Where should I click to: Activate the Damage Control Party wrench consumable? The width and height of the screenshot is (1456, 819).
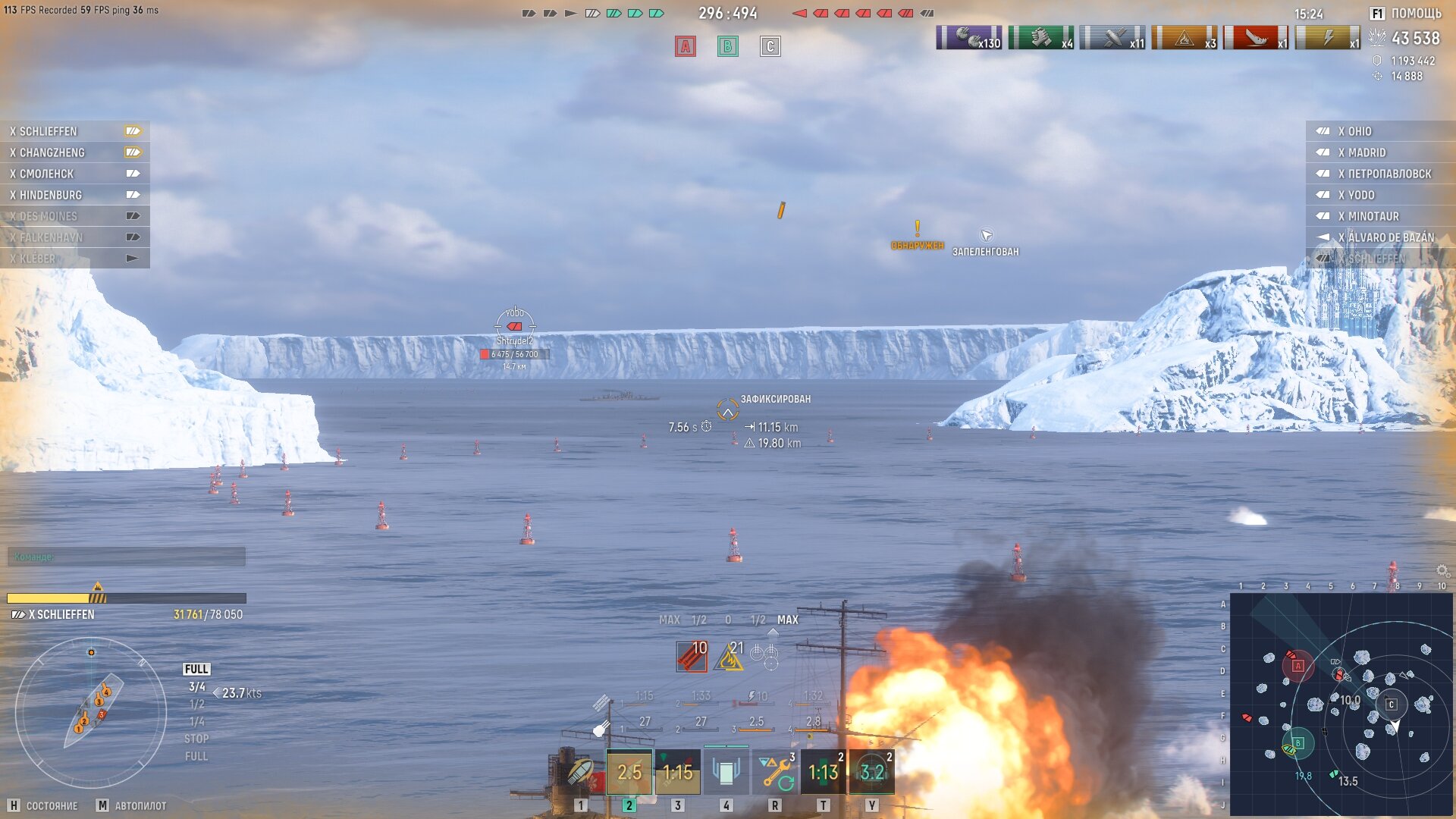(x=775, y=773)
